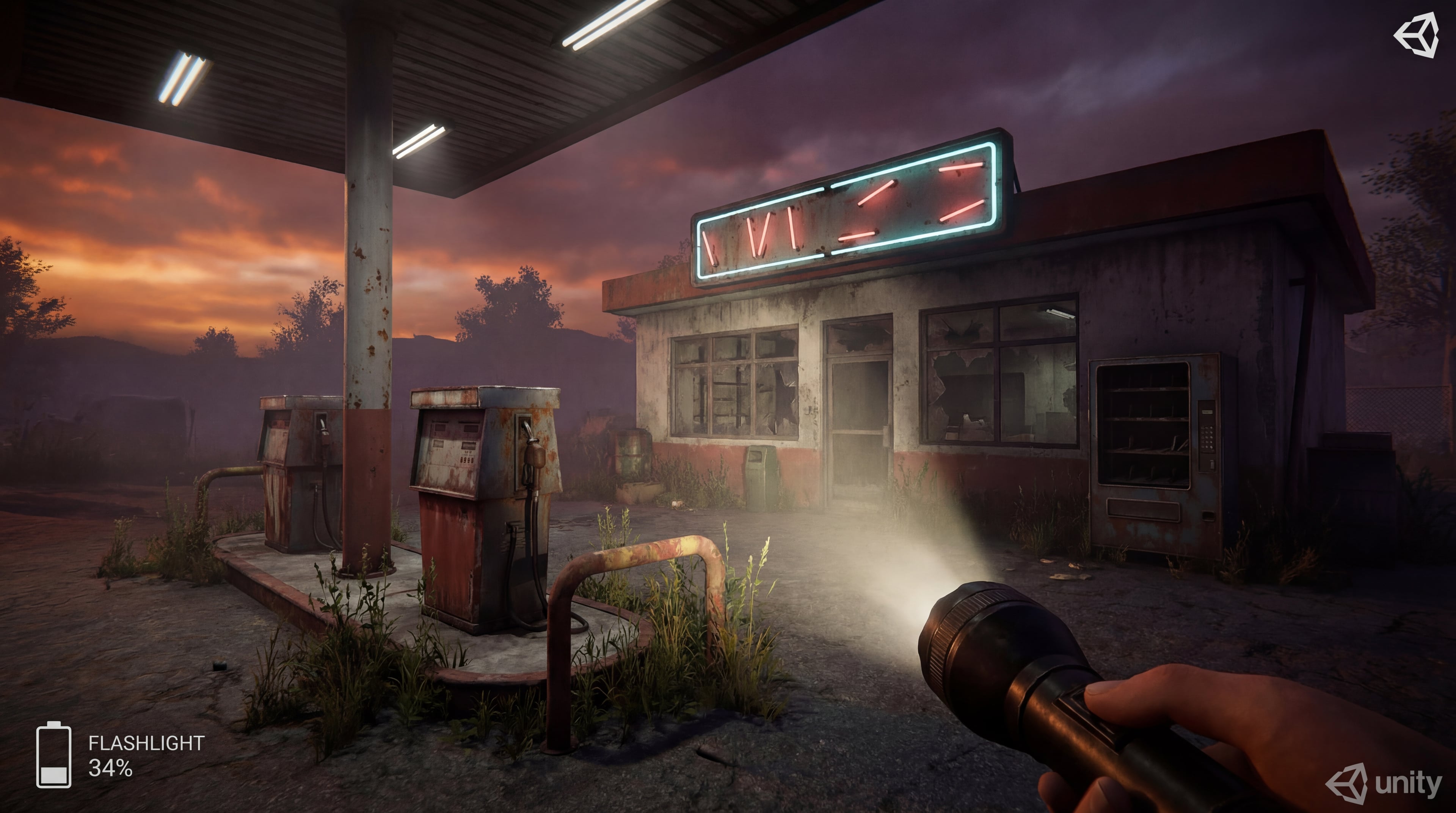The image size is (1456, 813).
Task: Click the Unity watermark with wordmark
Action: pos(1384,783)
